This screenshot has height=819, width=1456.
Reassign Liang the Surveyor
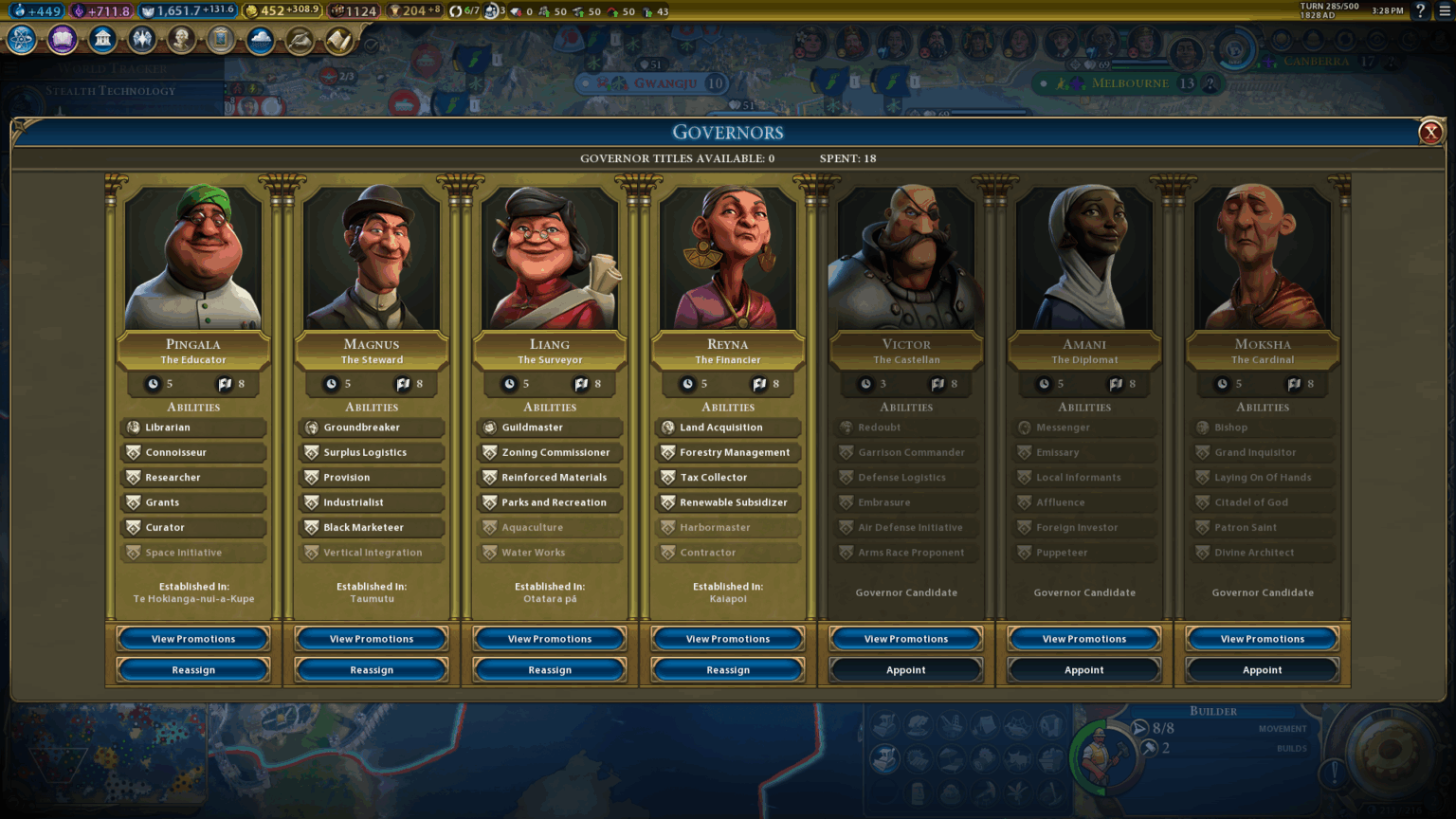click(x=550, y=670)
